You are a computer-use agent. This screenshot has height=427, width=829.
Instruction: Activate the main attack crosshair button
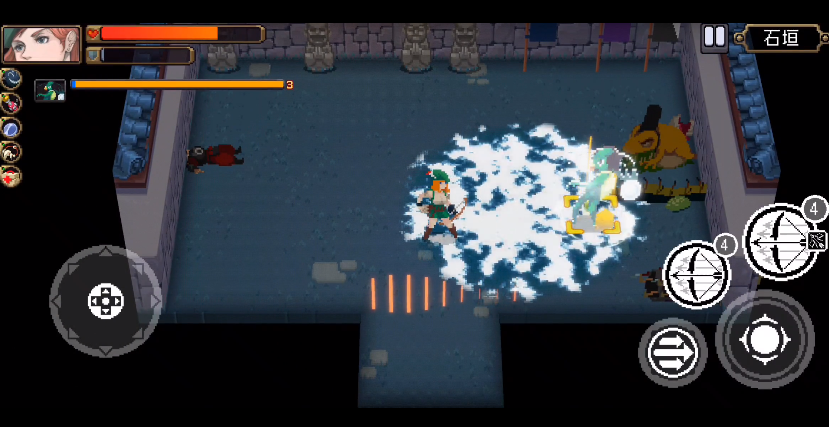[x=765, y=340]
